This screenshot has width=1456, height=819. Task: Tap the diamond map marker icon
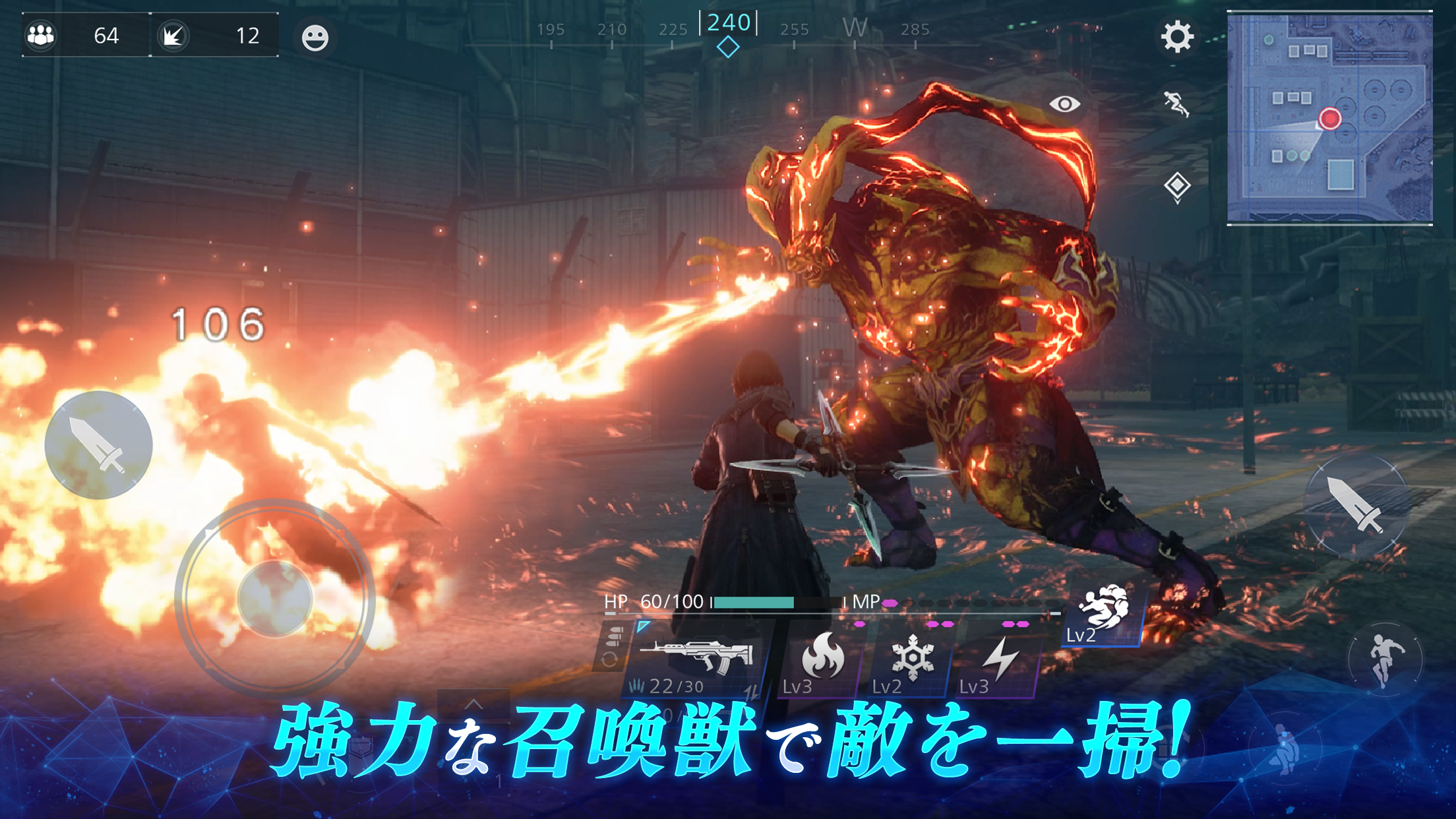[1177, 186]
